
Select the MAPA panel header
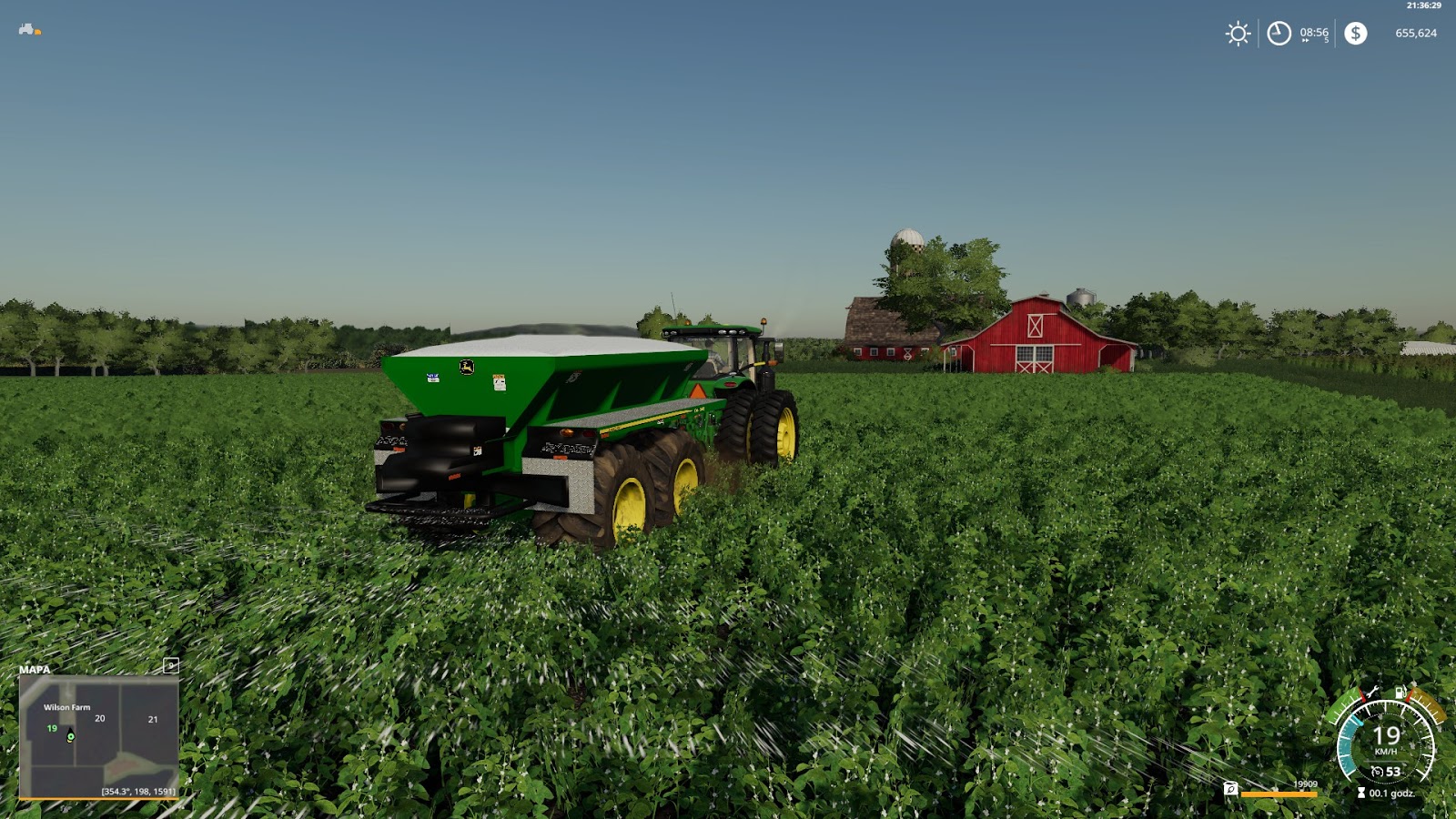pyautogui.click(x=33, y=671)
